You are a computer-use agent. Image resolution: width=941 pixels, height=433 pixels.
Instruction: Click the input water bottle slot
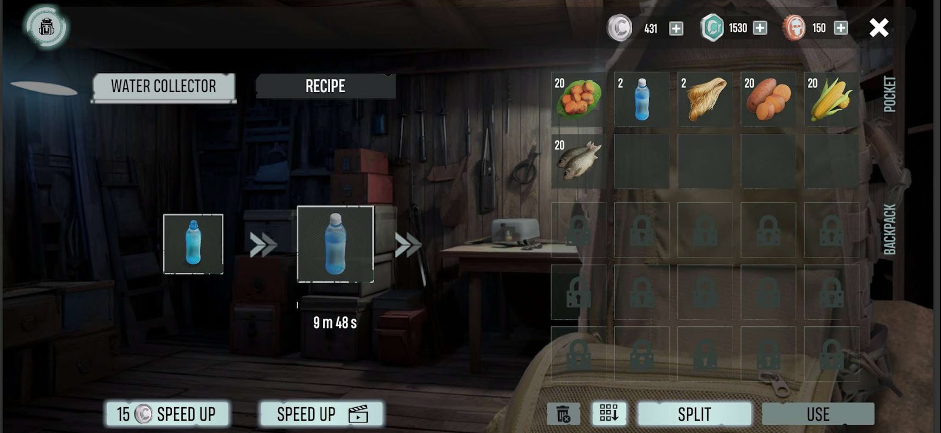click(x=193, y=244)
